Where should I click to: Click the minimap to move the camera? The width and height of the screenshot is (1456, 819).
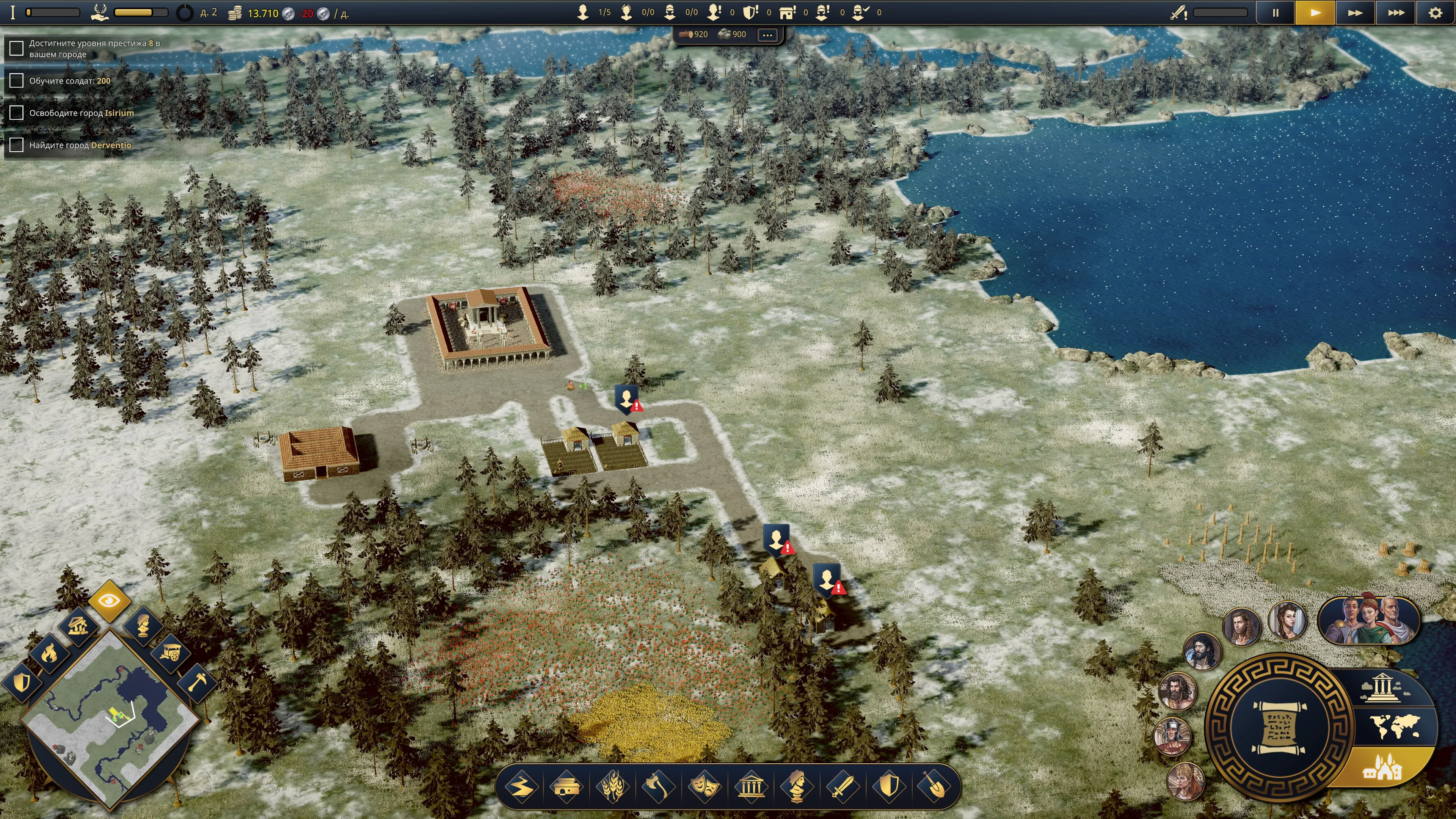point(110,718)
